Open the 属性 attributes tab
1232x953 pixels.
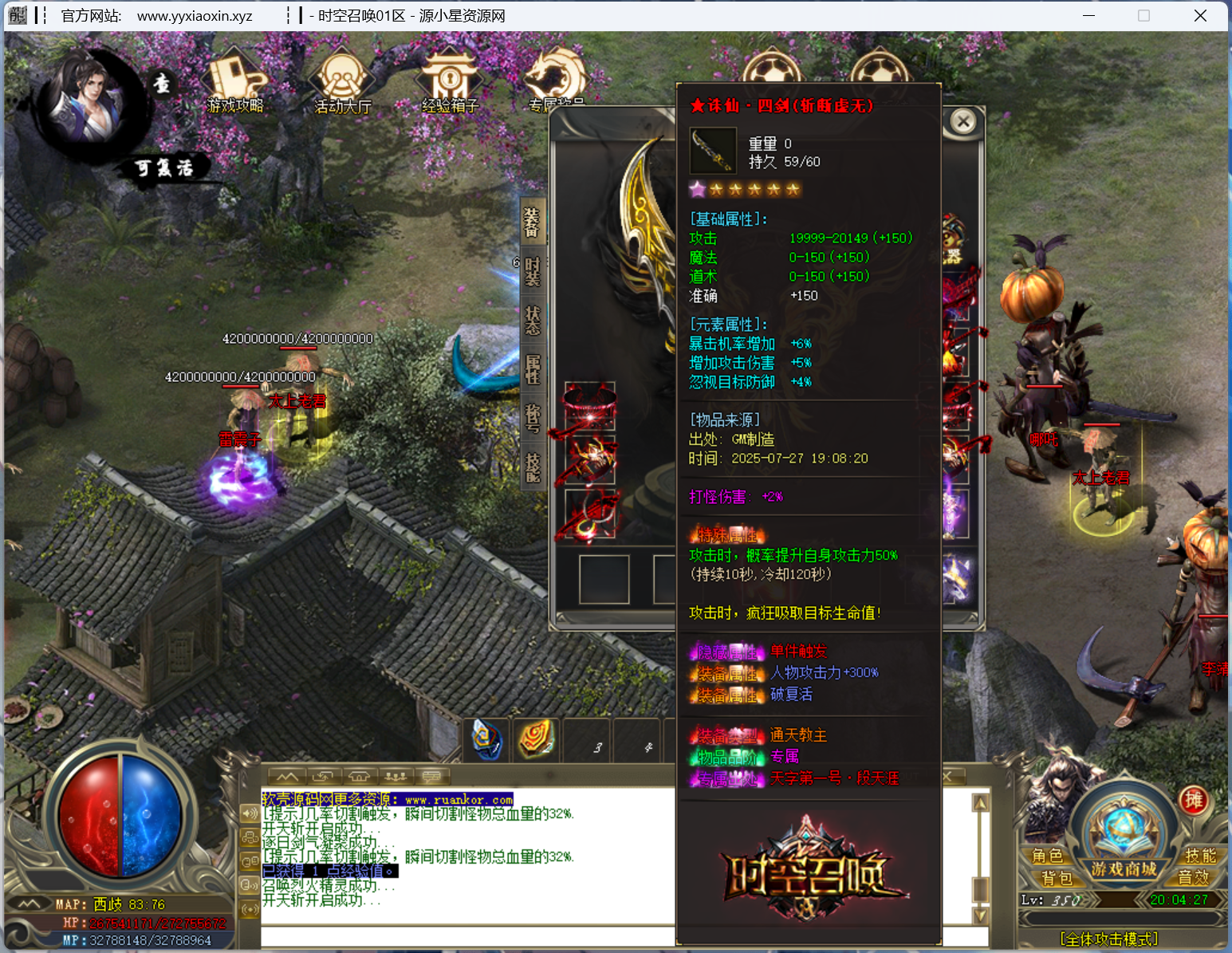click(533, 370)
